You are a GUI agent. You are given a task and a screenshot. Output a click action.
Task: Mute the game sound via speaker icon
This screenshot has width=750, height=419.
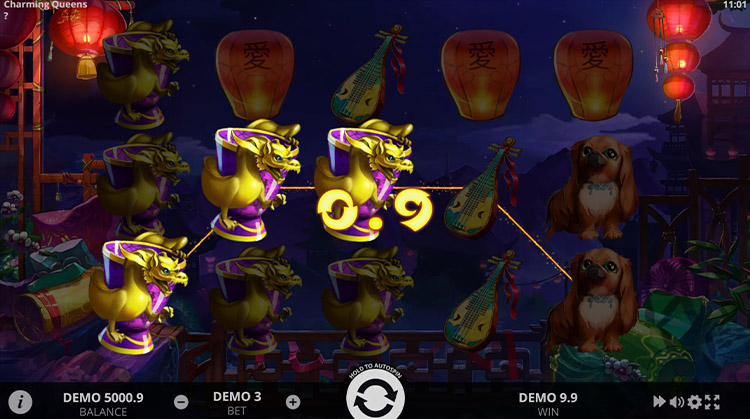[677, 402]
